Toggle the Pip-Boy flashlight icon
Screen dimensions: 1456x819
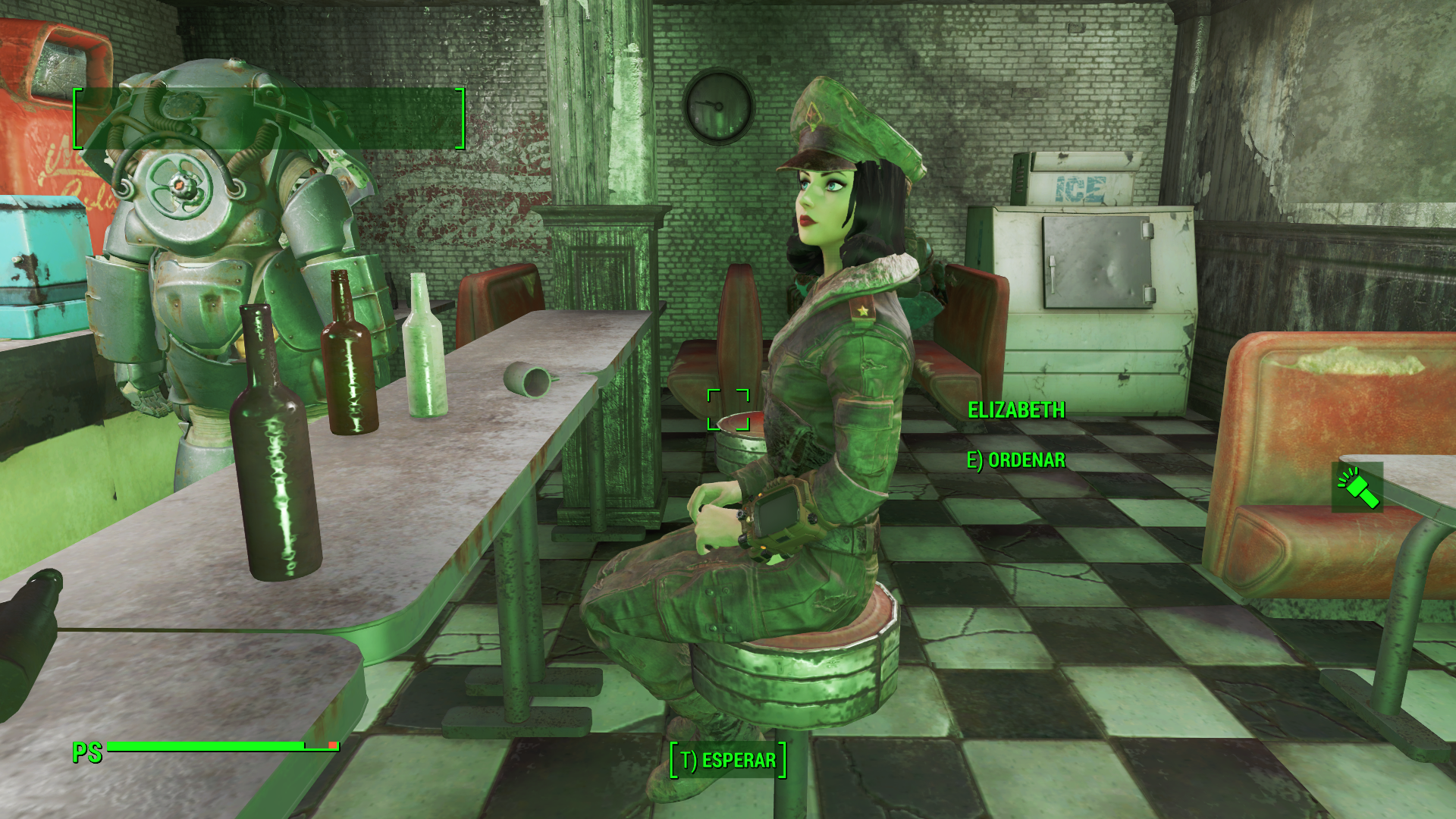[1357, 488]
